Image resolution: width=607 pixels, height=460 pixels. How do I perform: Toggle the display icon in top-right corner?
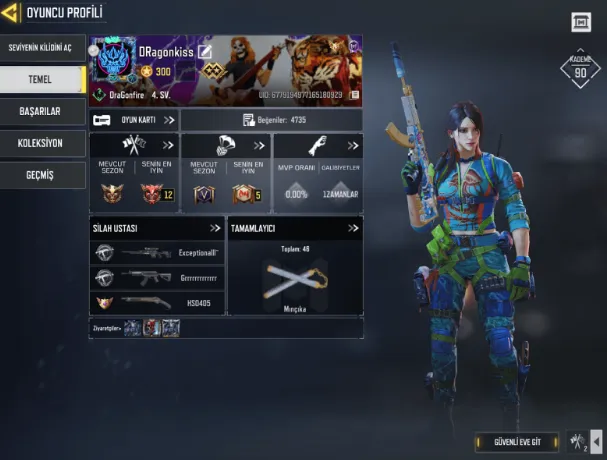pos(580,22)
